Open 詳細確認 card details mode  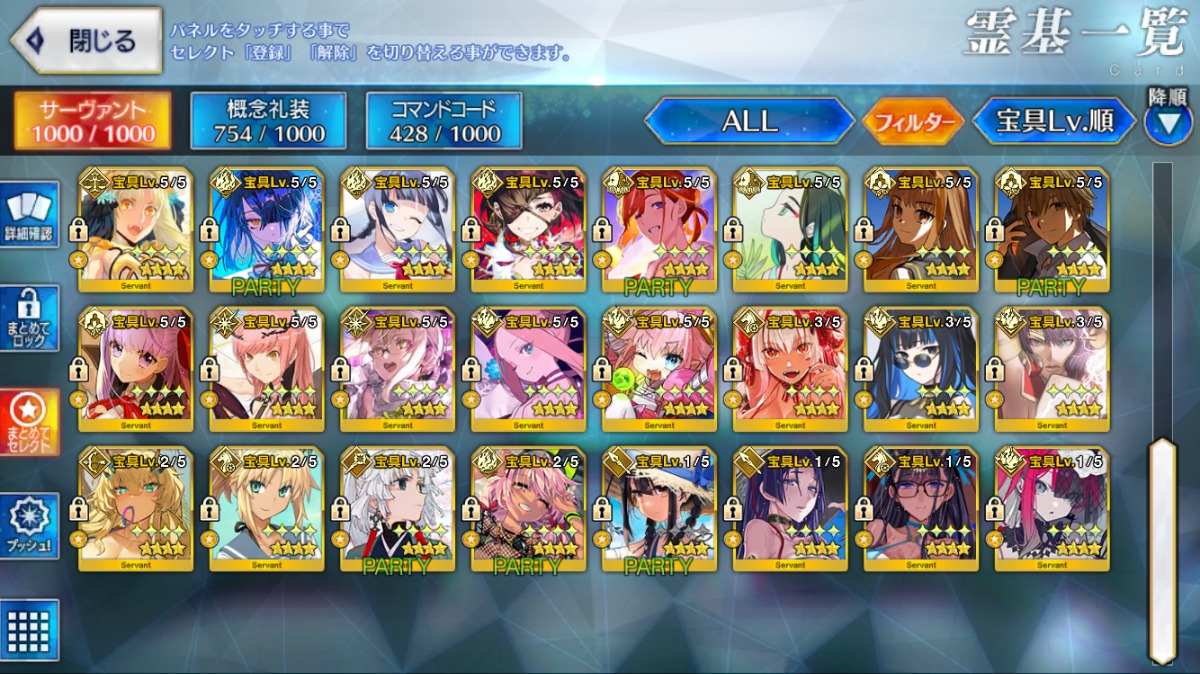click(30, 214)
